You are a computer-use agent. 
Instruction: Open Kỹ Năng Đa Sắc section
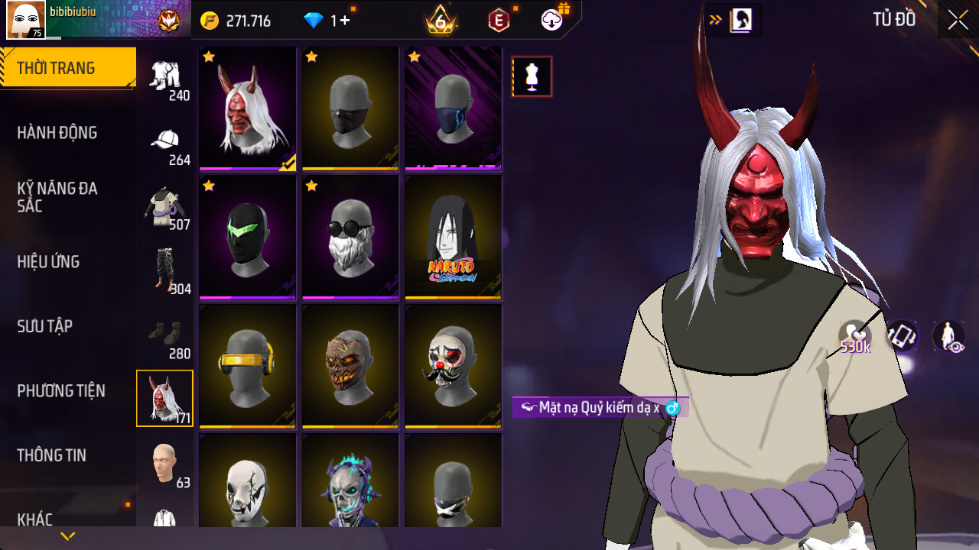coord(58,197)
